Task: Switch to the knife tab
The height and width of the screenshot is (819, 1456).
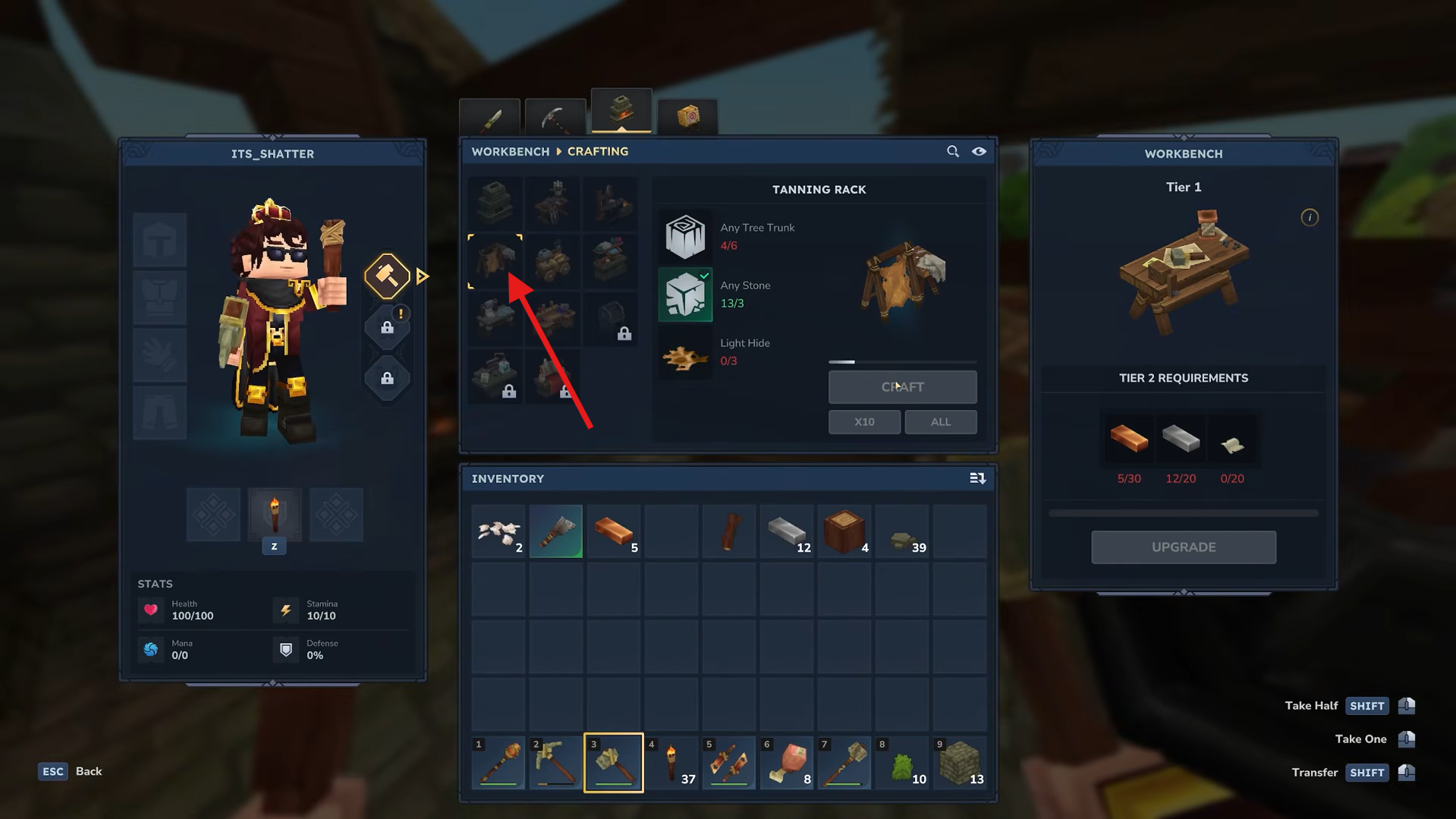Action: (489, 115)
